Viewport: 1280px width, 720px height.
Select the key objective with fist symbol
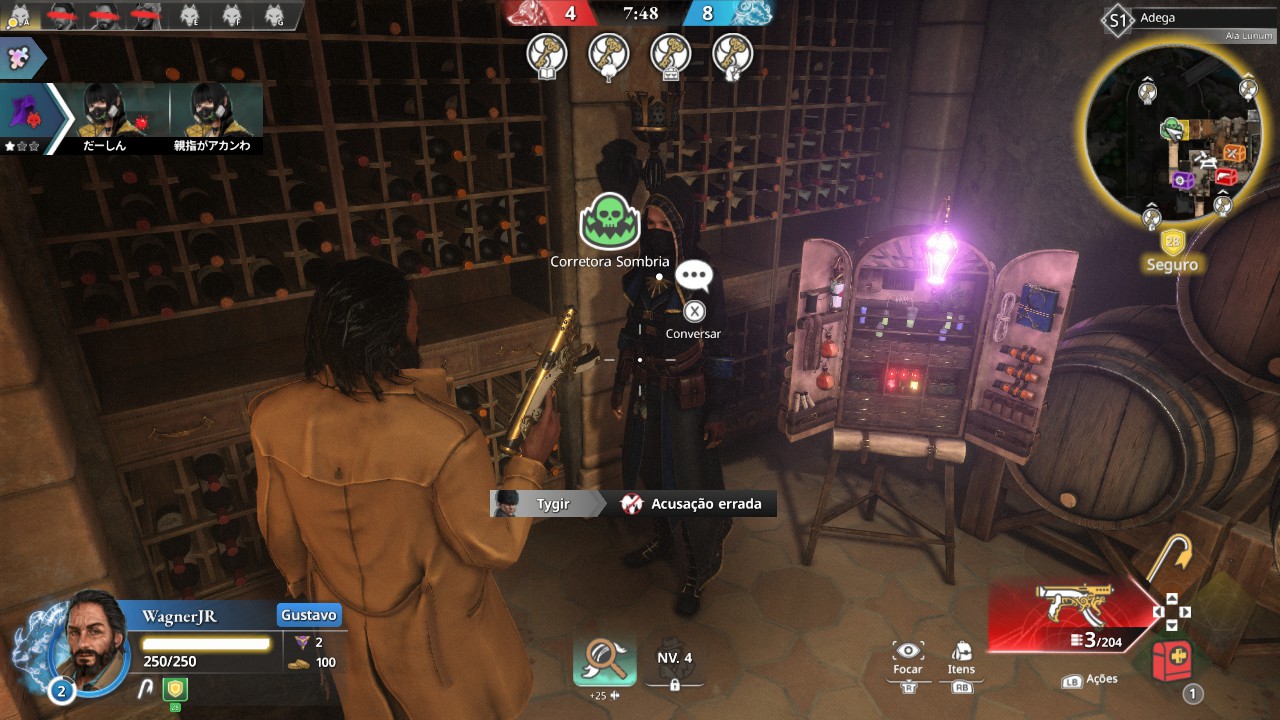pos(733,54)
